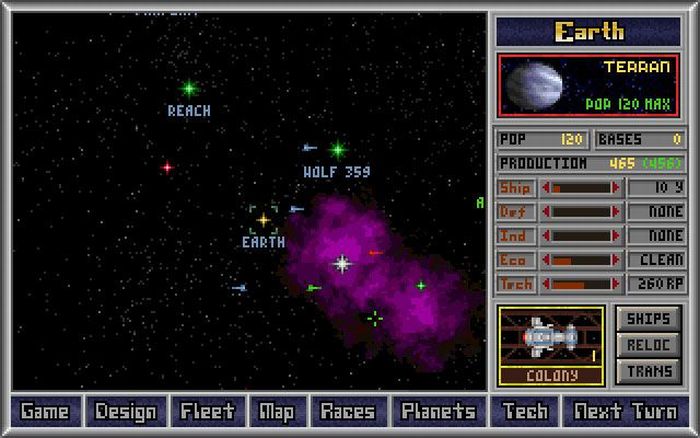The width and height of the screenshot is (700, 438).
Task: Toggle the Ship spending label lock
Action: 515,187
